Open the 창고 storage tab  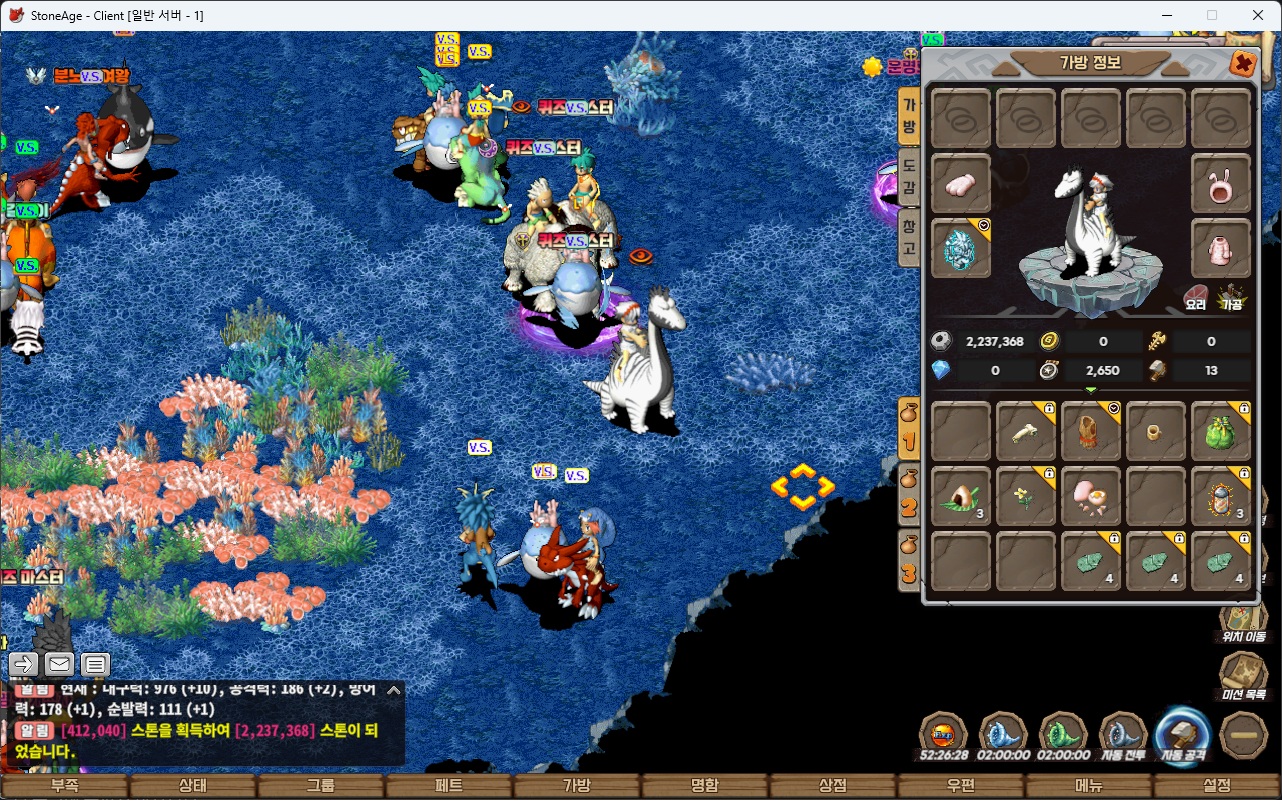(909, 236)
